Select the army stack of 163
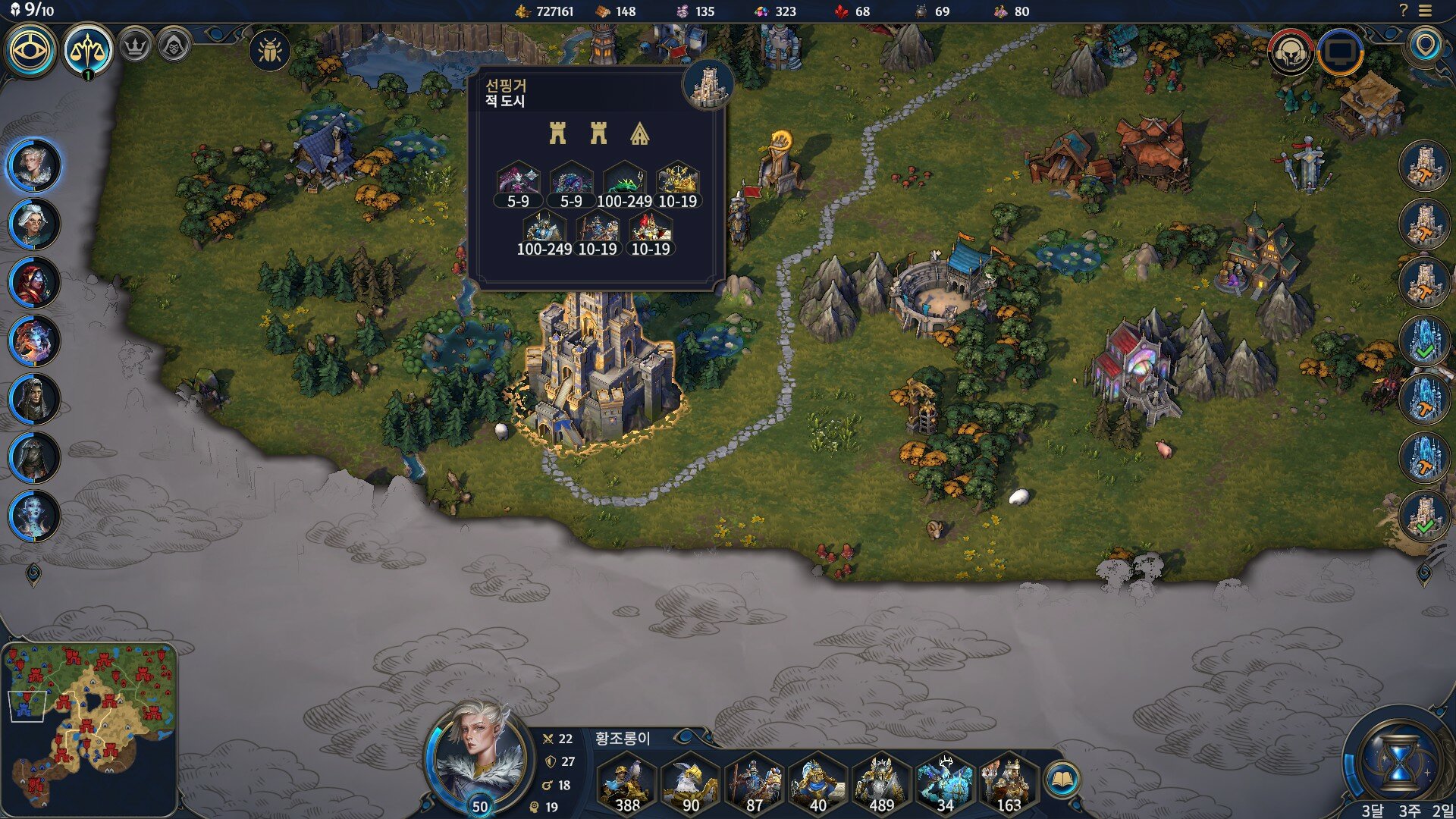The width and height of the screenshot is (1456, 819). 1008,785
